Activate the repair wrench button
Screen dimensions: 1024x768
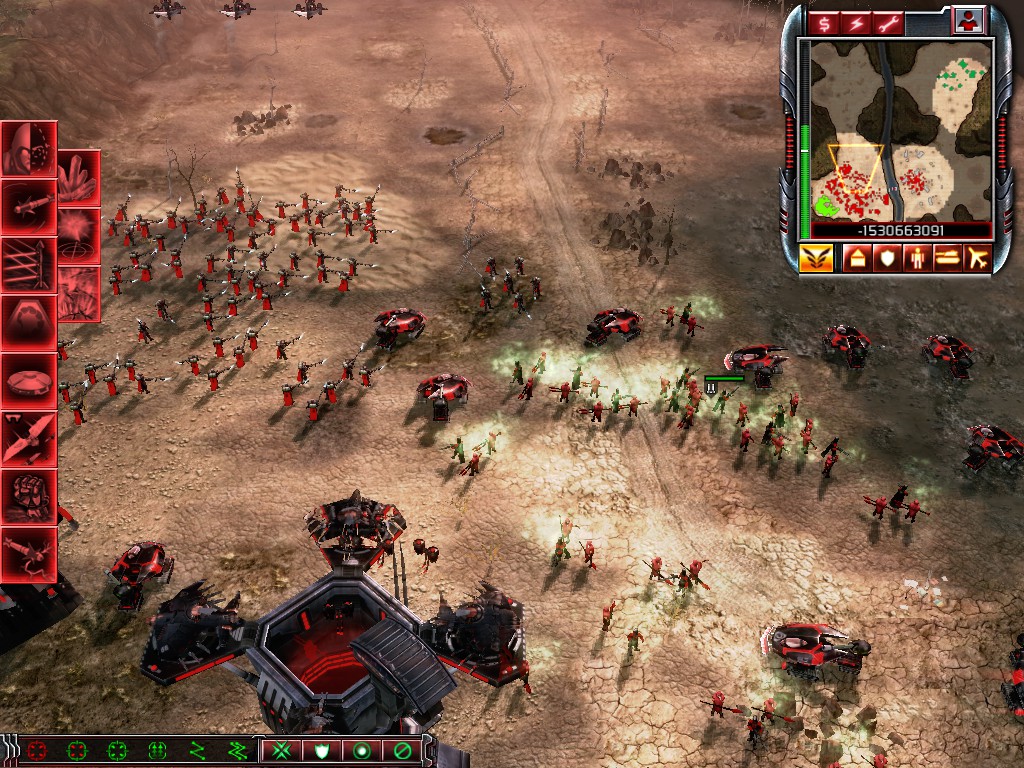click(x=889, y=22)
